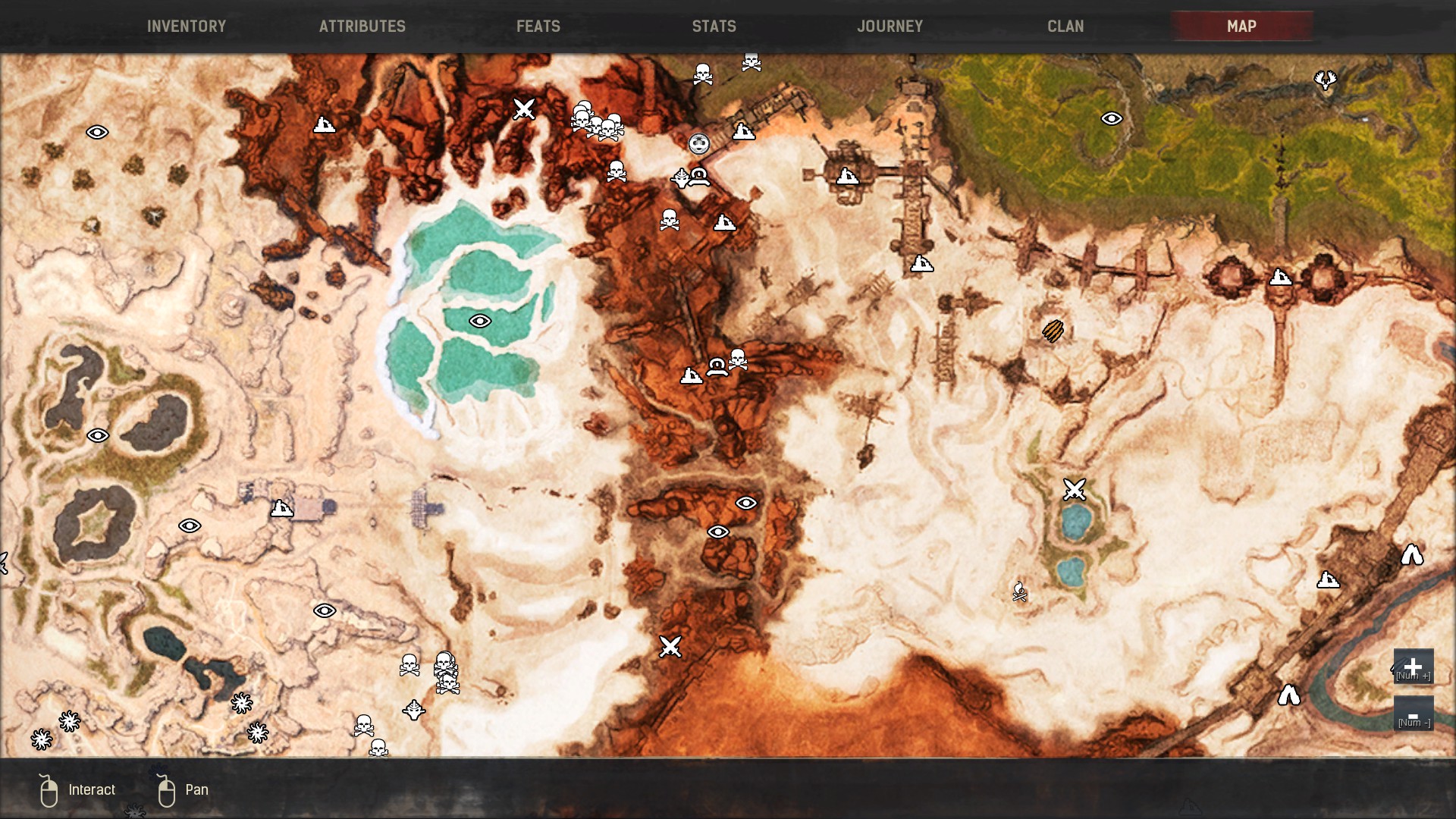Click the orange striped custom map marker
This screenshot has height=819, width=1456.
pyautogui.click(x=1053, y=331)
